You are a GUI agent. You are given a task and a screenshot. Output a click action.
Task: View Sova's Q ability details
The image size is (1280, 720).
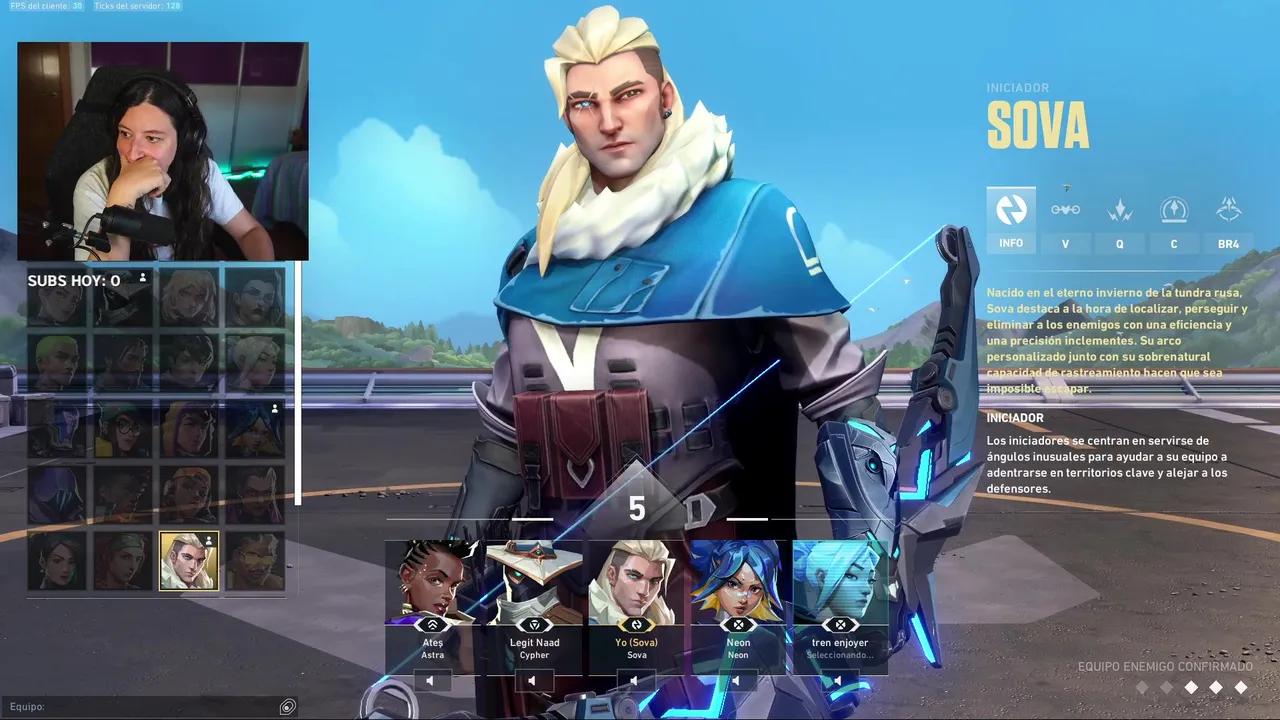(1119, 222)
